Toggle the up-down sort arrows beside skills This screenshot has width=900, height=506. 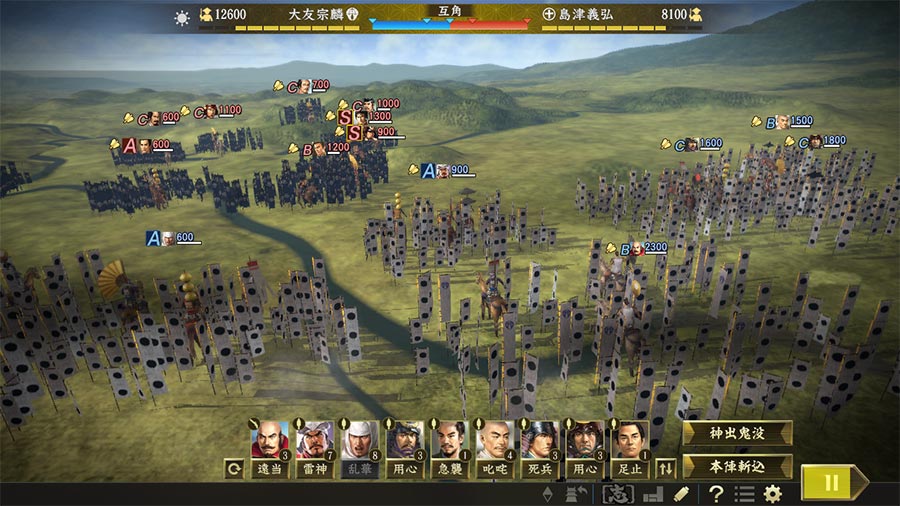click(x=665, y=467)
